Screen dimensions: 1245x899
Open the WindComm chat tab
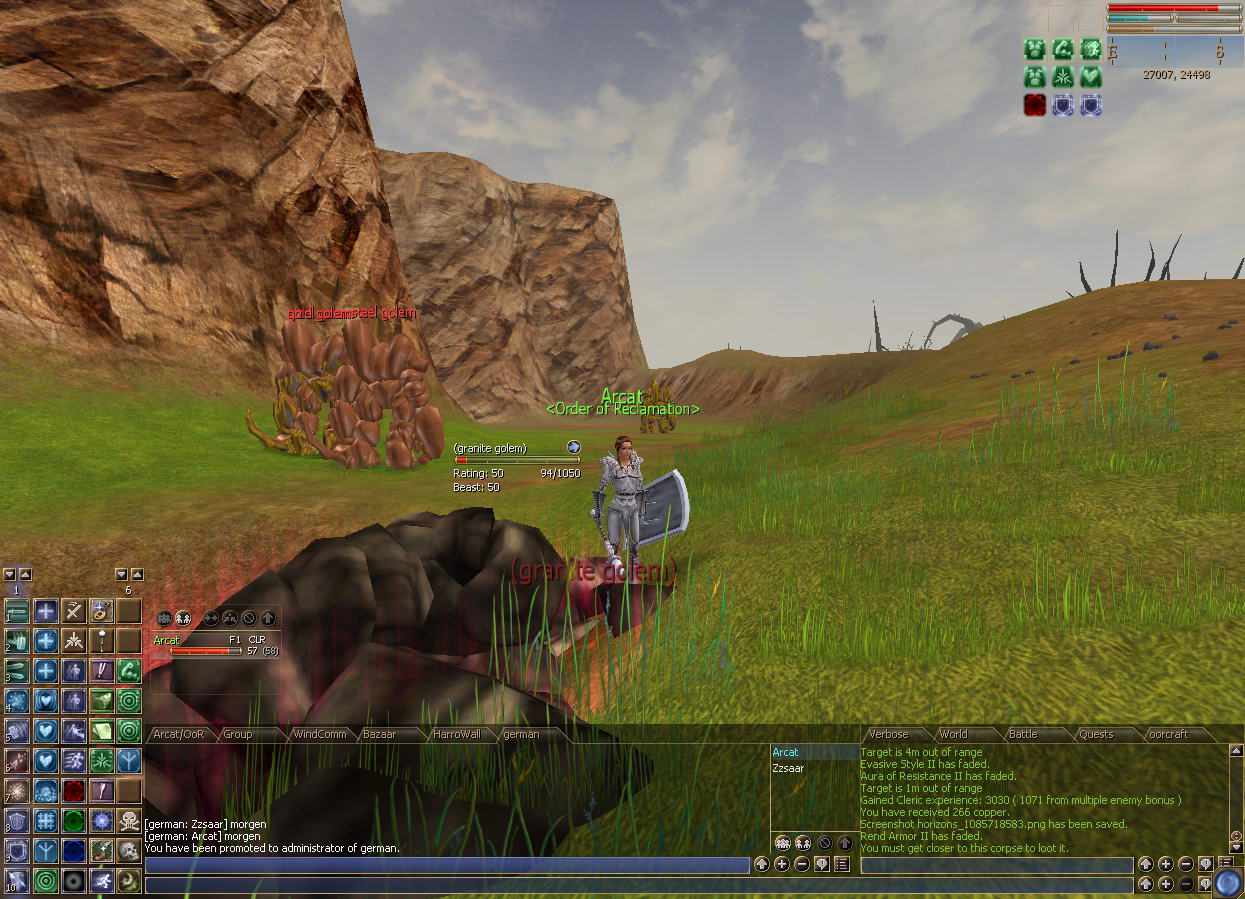[320, 734]
